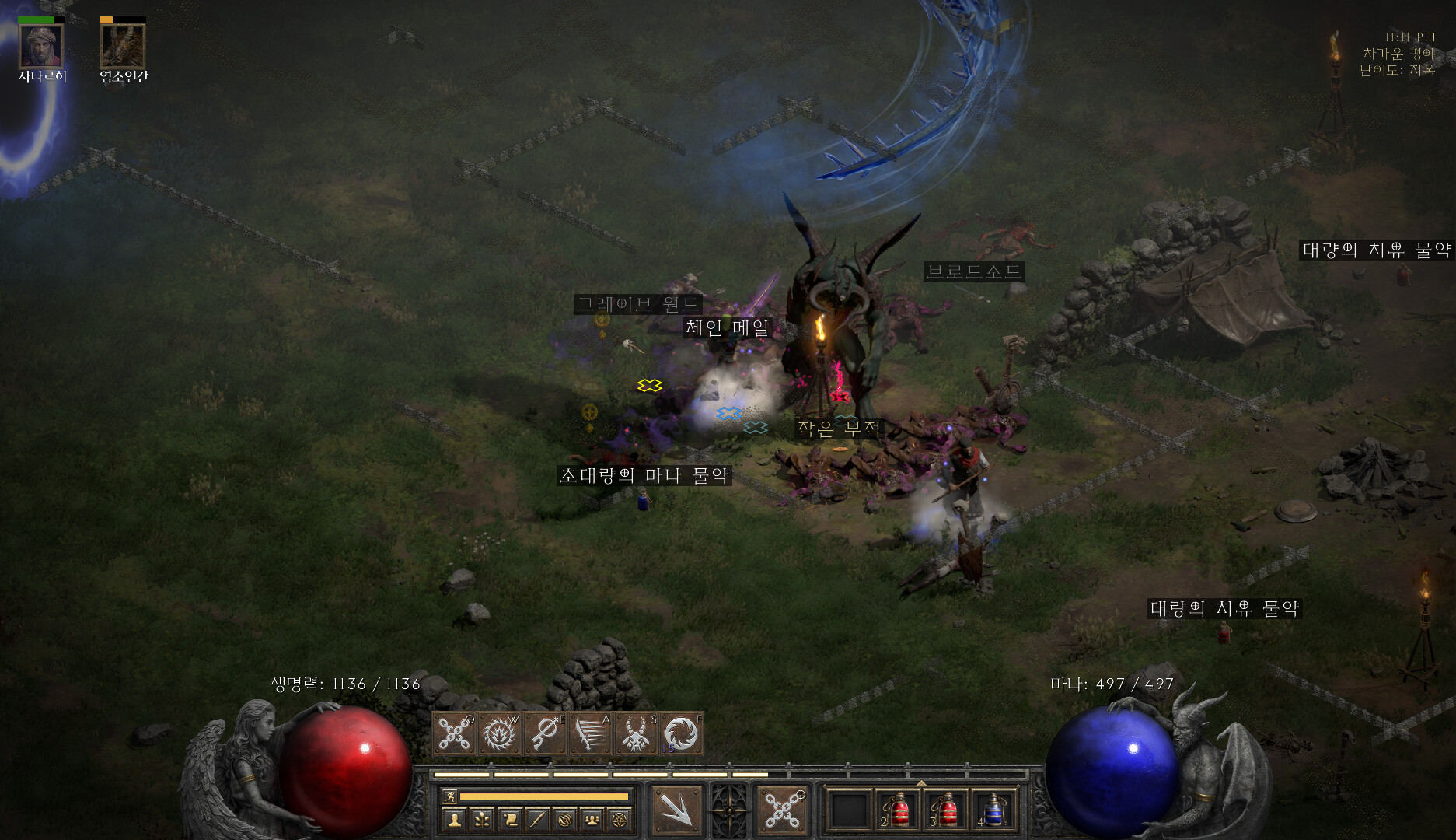Trigger the swirling vortex skill on F
Image resolution: width=1456 pixels, height=840 pixels.
pos(681,733)
